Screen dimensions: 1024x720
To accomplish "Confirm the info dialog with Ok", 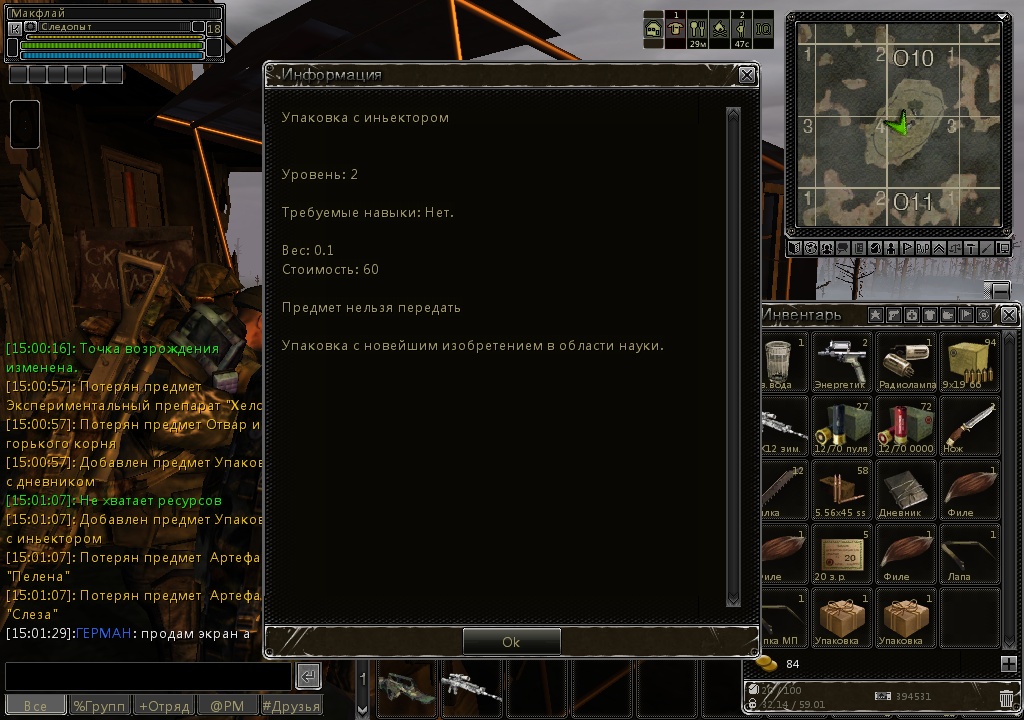I will [x=511, y=642].
